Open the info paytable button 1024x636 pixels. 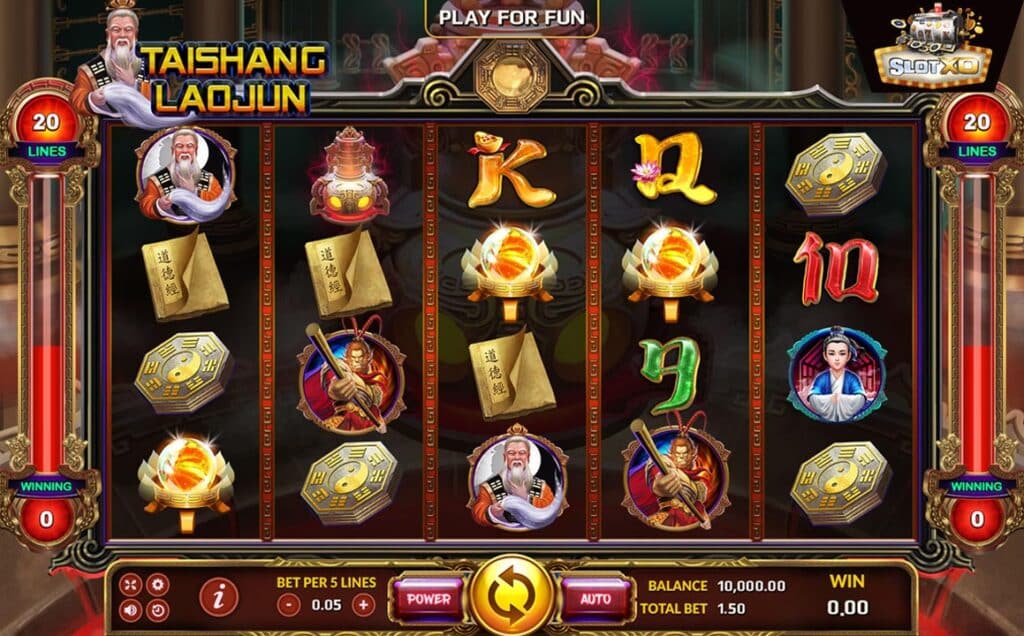pyautogui.click(x=219, y=597)
